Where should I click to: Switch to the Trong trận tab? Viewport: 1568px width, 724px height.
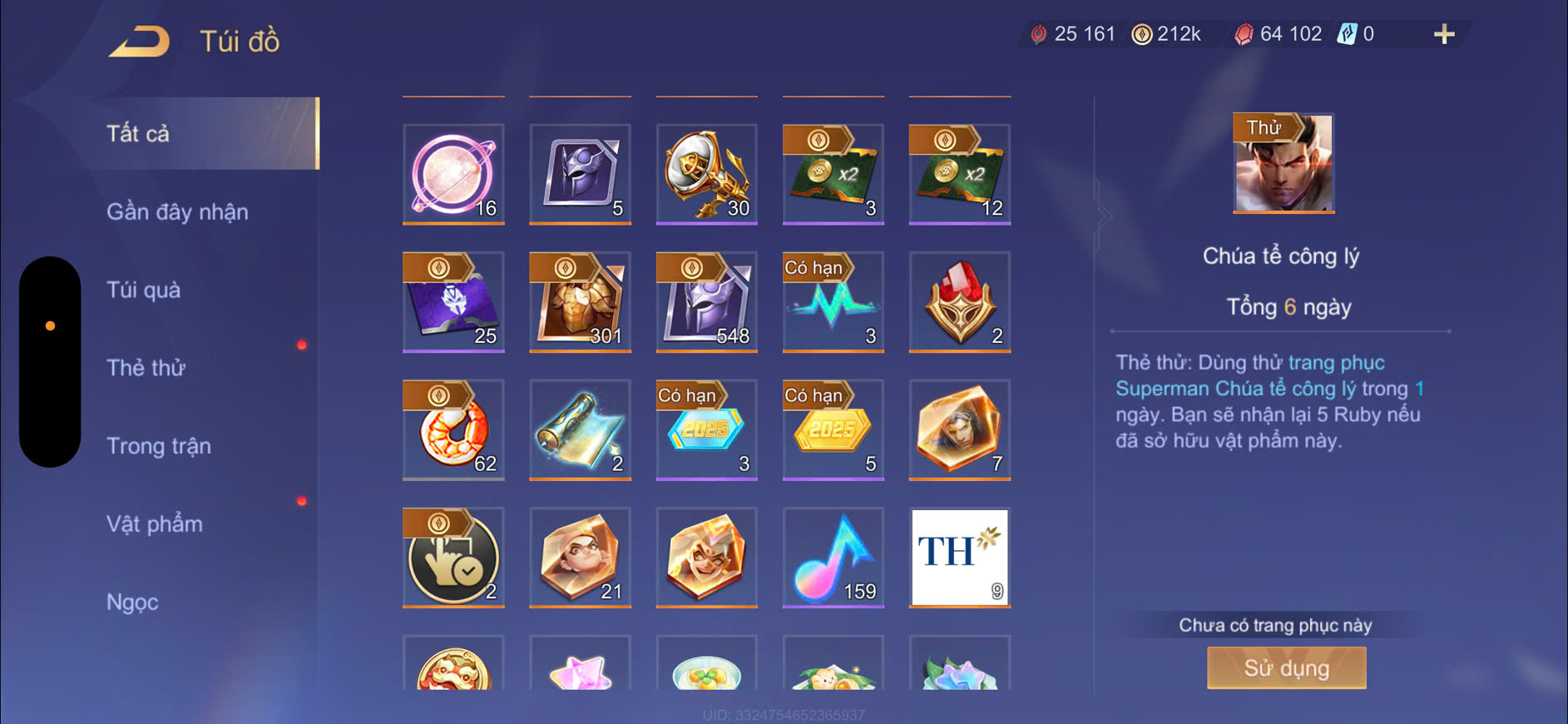(x=158, y=446)
